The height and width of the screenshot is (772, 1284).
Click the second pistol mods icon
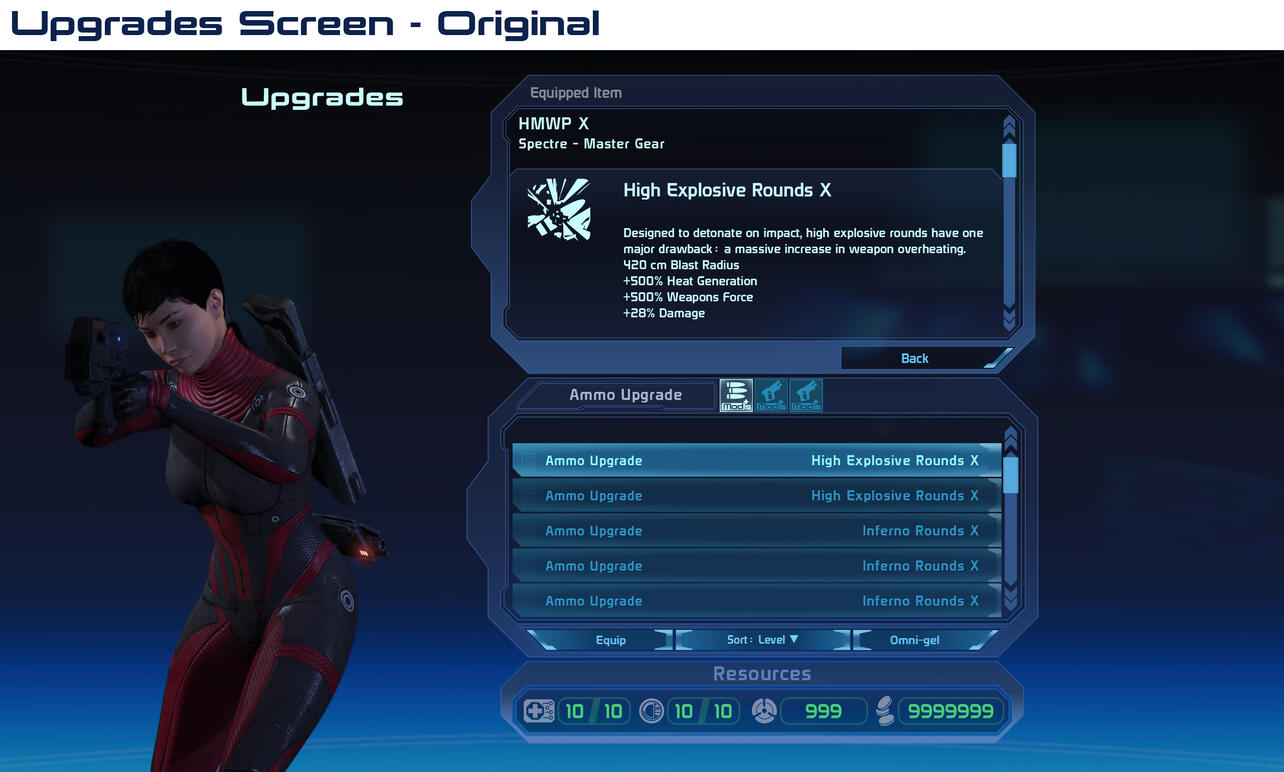(806, 395)
